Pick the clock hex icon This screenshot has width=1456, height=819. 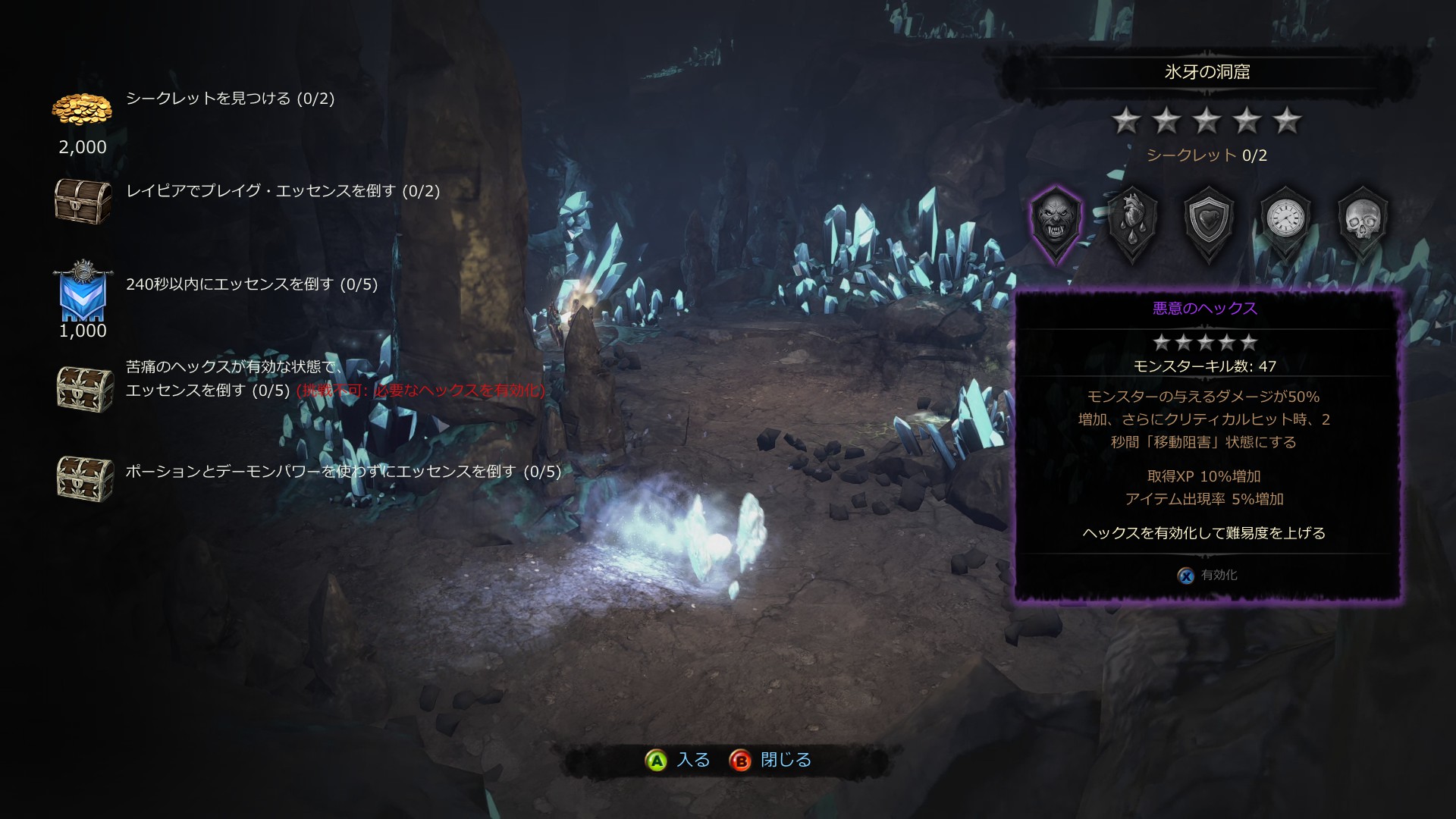[x=1285, y=221]
